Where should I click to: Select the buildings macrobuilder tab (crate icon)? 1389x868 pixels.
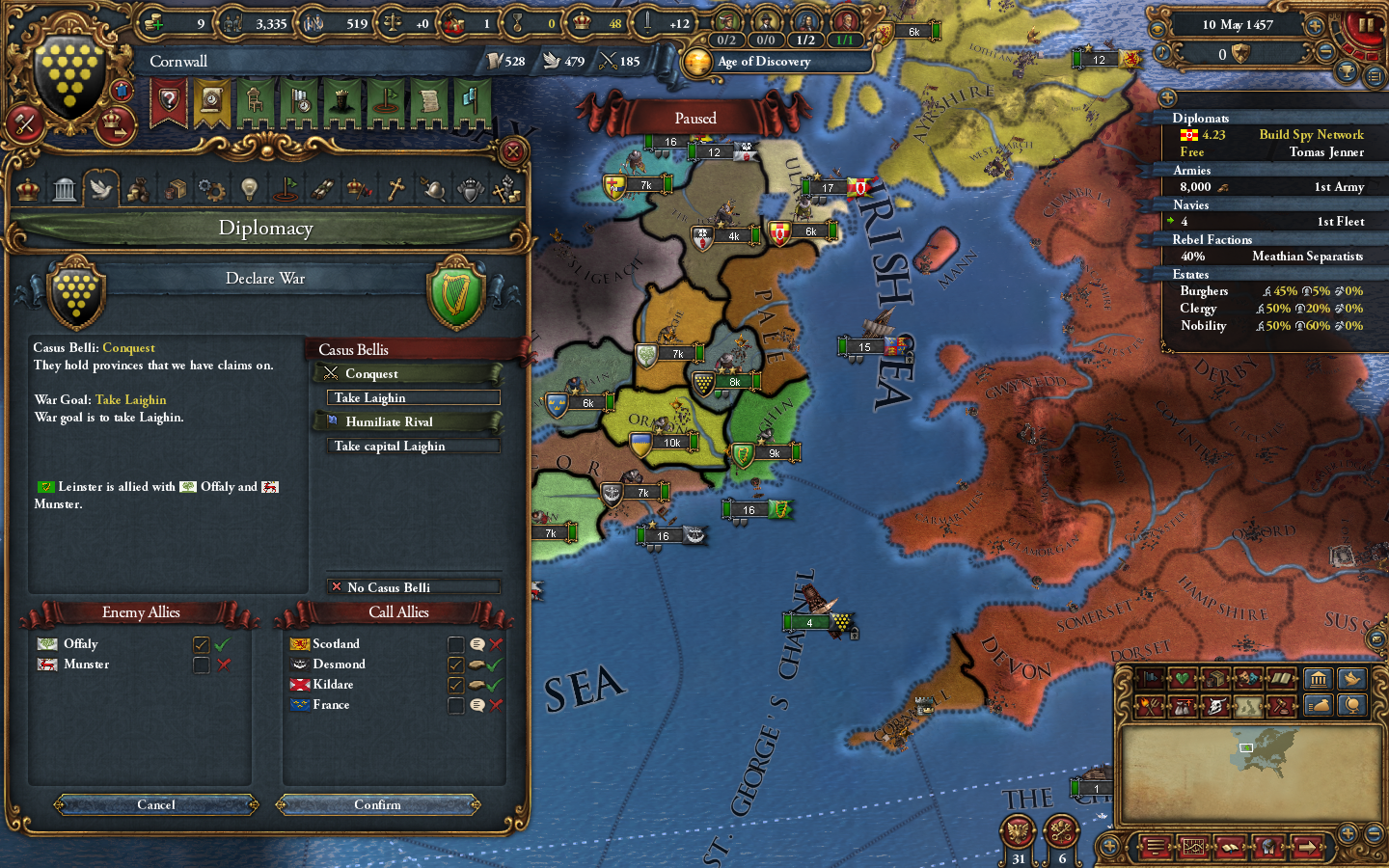click(x=1215, y=678)
